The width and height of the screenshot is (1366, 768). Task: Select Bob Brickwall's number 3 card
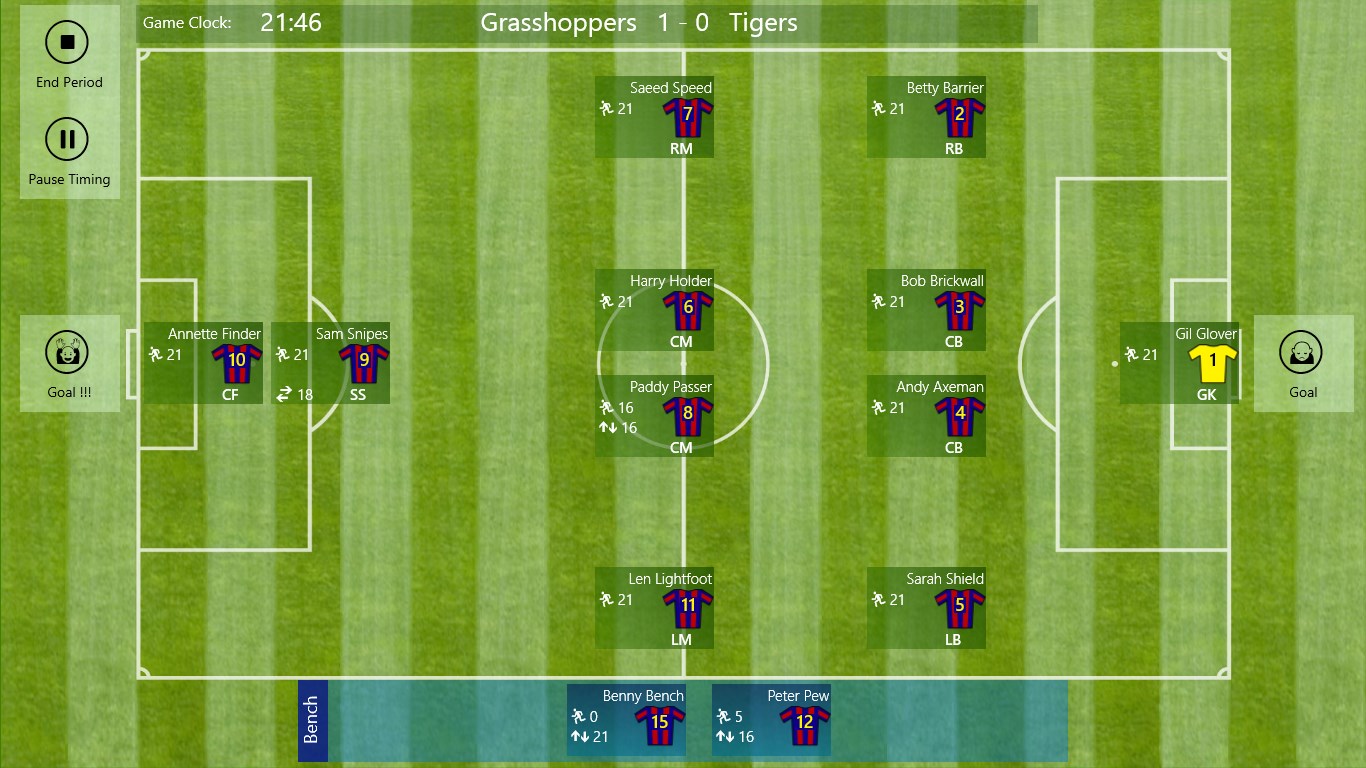coord(927,310)
